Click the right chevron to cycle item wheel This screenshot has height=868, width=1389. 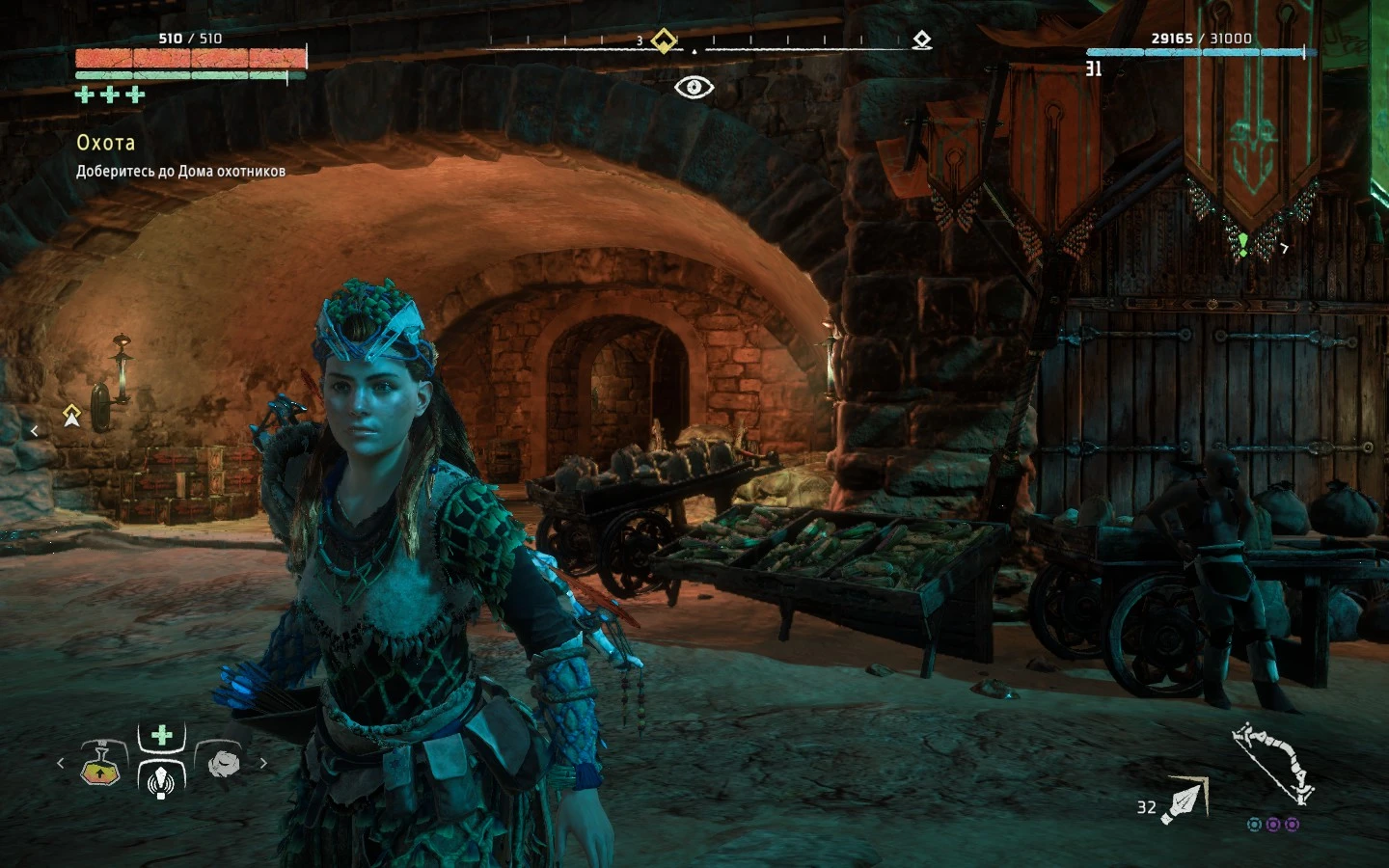(262, 762)
